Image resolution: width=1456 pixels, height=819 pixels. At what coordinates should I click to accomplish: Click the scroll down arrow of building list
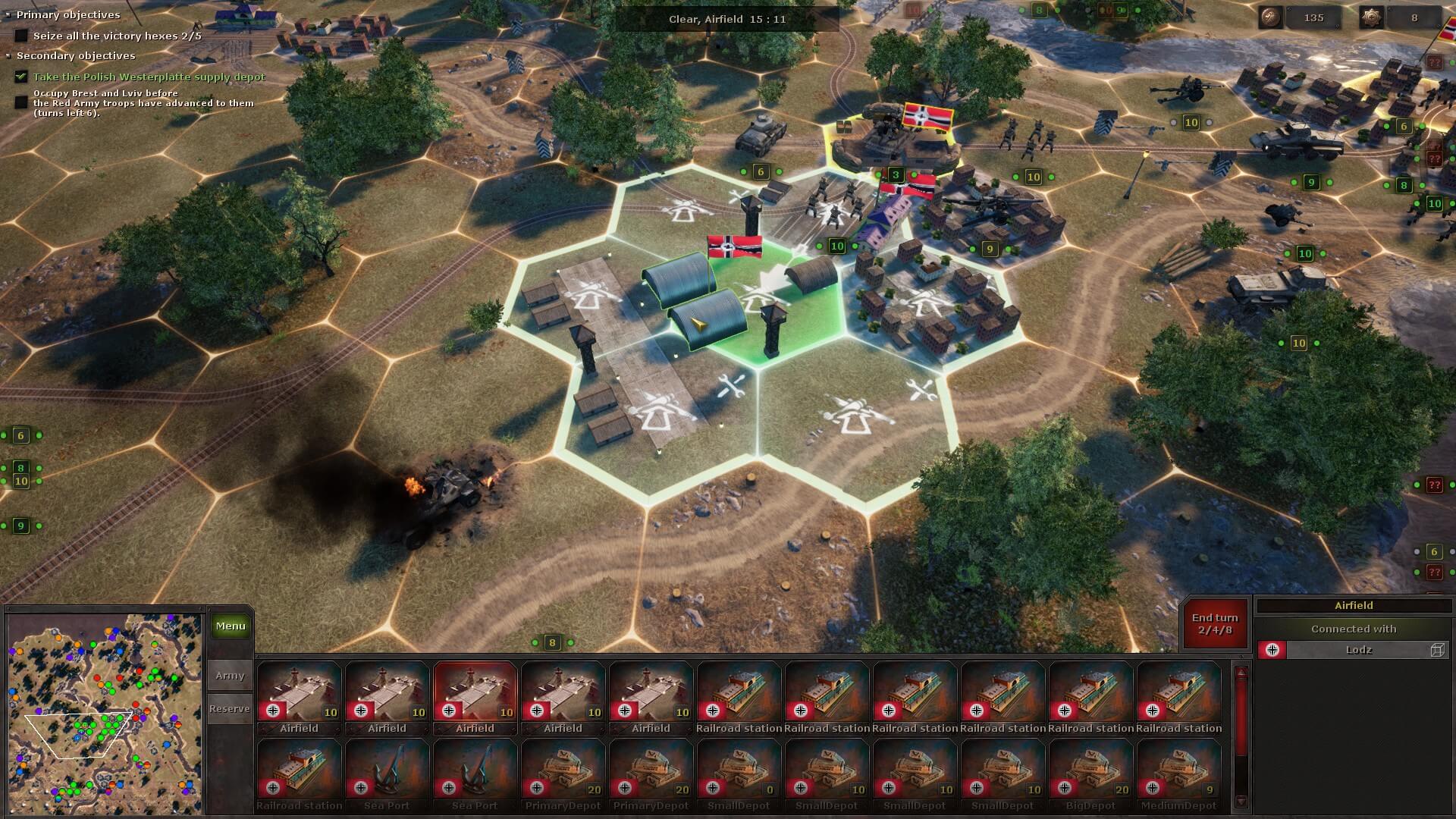coord(1241,802)
